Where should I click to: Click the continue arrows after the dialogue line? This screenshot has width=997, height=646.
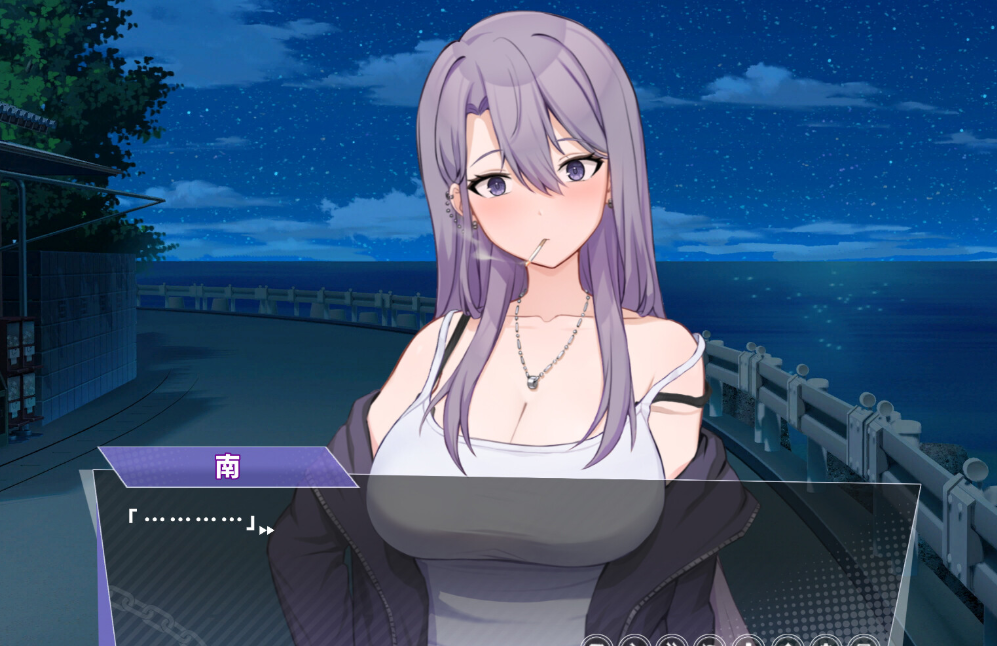point(266,530)
